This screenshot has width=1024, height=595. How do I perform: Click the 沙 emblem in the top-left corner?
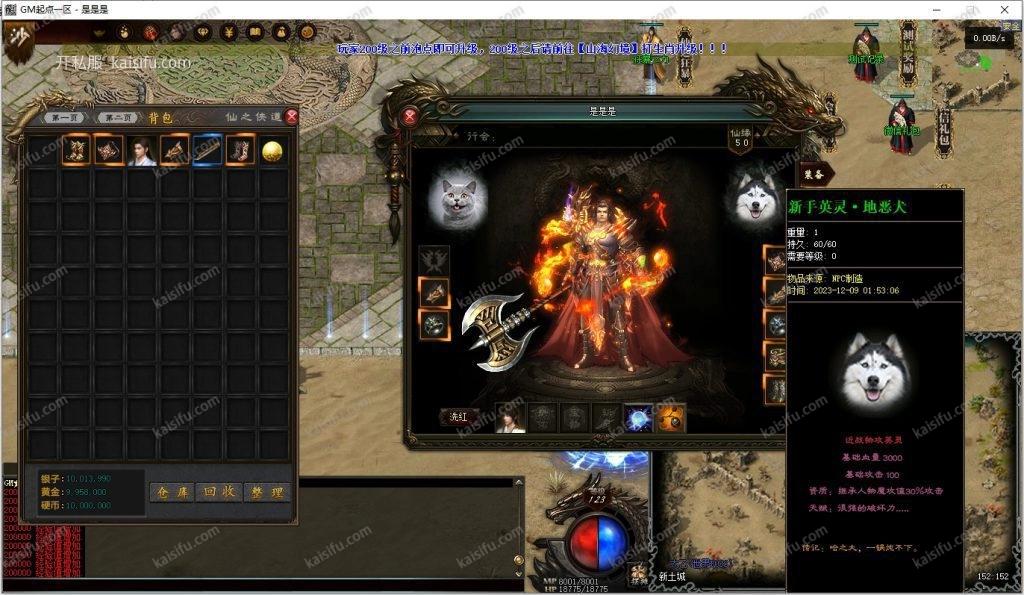point(19,41)
